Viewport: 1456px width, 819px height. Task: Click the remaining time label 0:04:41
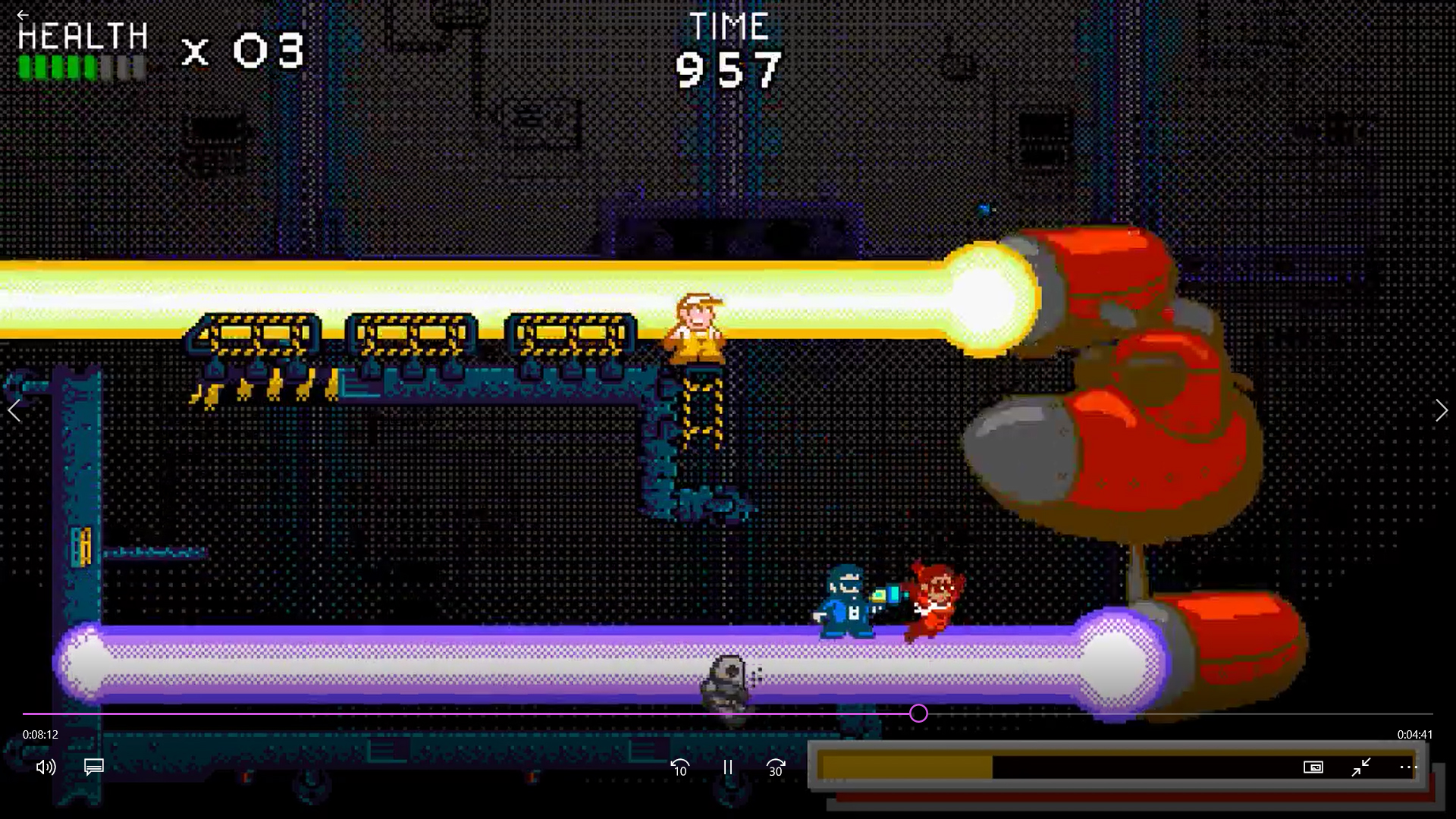coord(1414,734)
